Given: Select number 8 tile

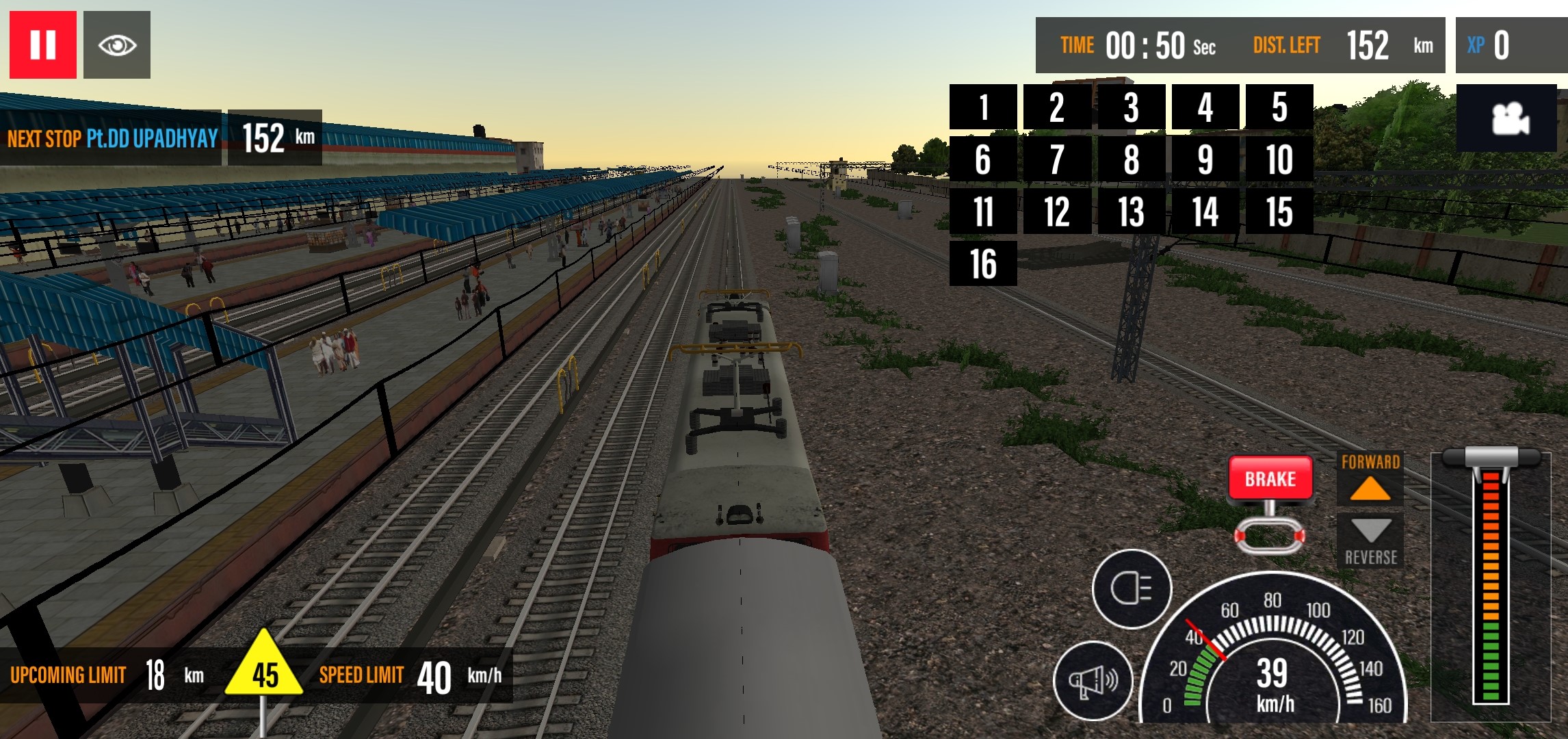Looking at the screenshot, I should (x=1131, y=159).
